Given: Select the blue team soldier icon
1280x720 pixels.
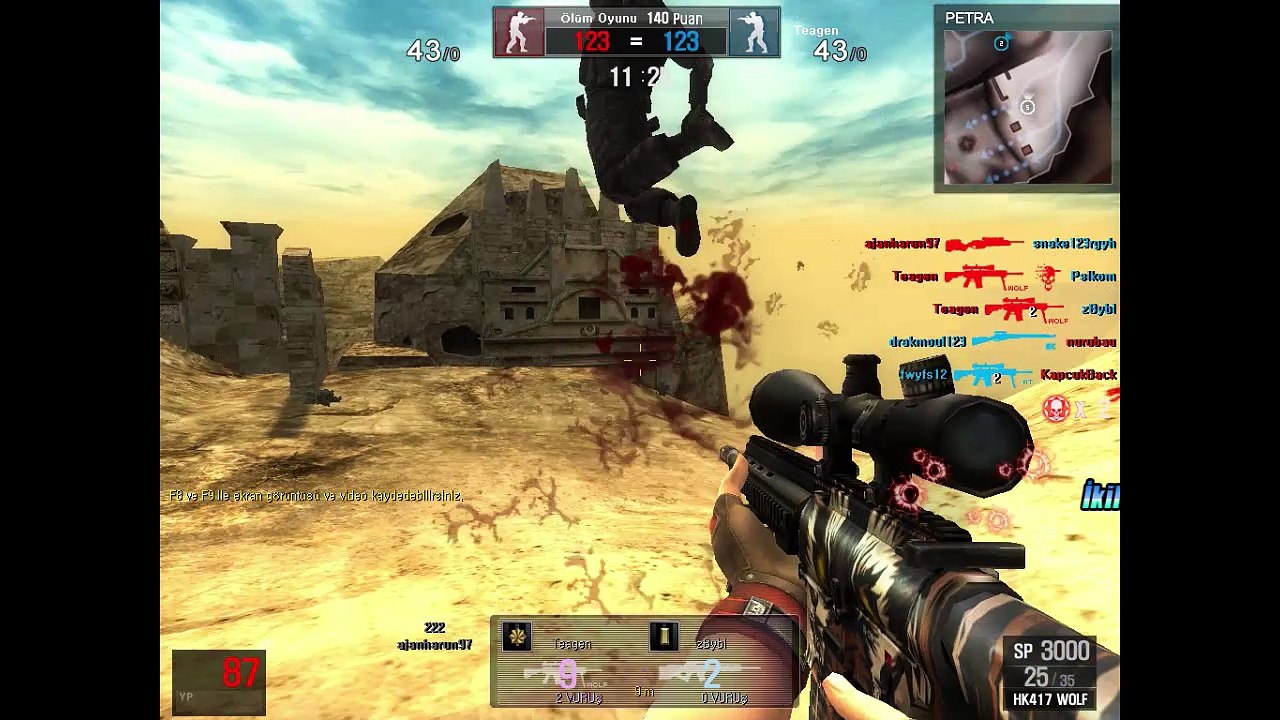Looking at the screenshot, I should coord(754,32).
